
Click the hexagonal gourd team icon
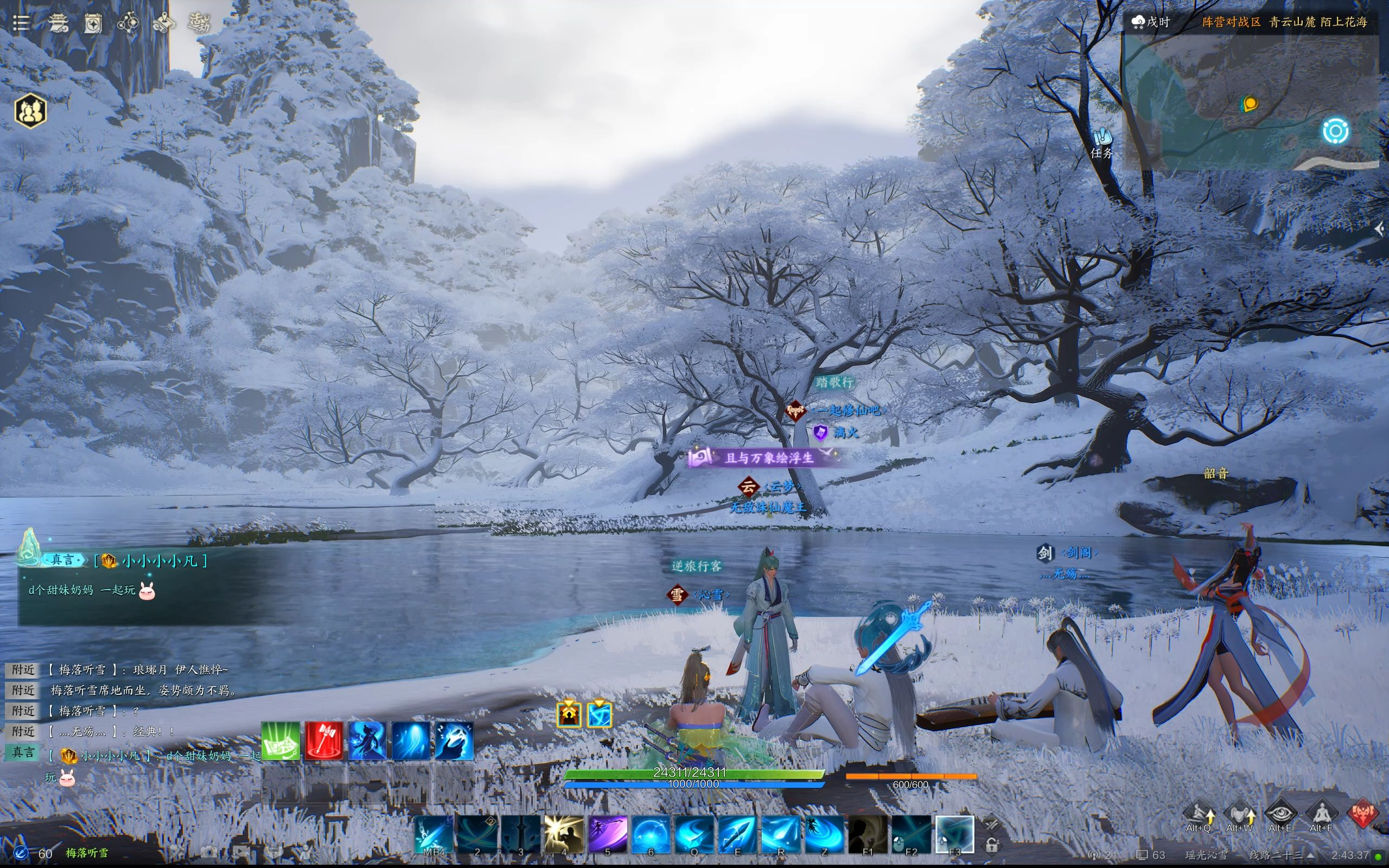click(30, 110)
